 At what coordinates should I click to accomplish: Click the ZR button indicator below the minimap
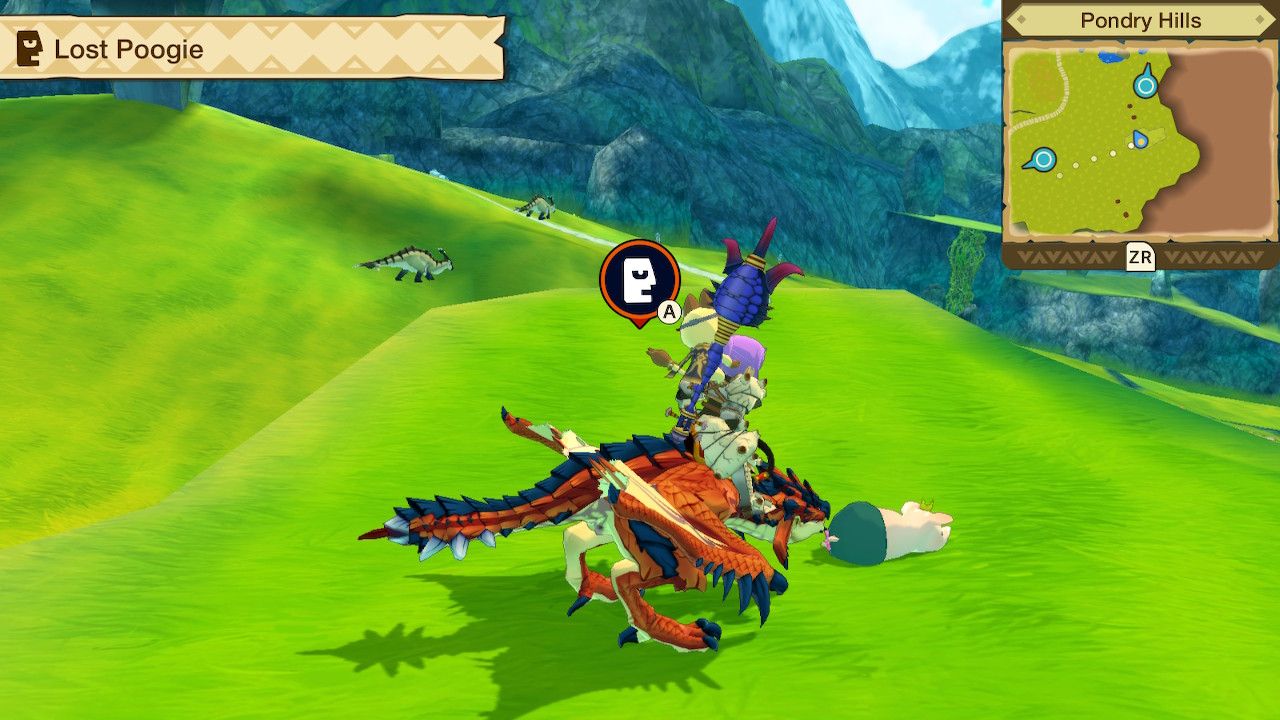1141,257
